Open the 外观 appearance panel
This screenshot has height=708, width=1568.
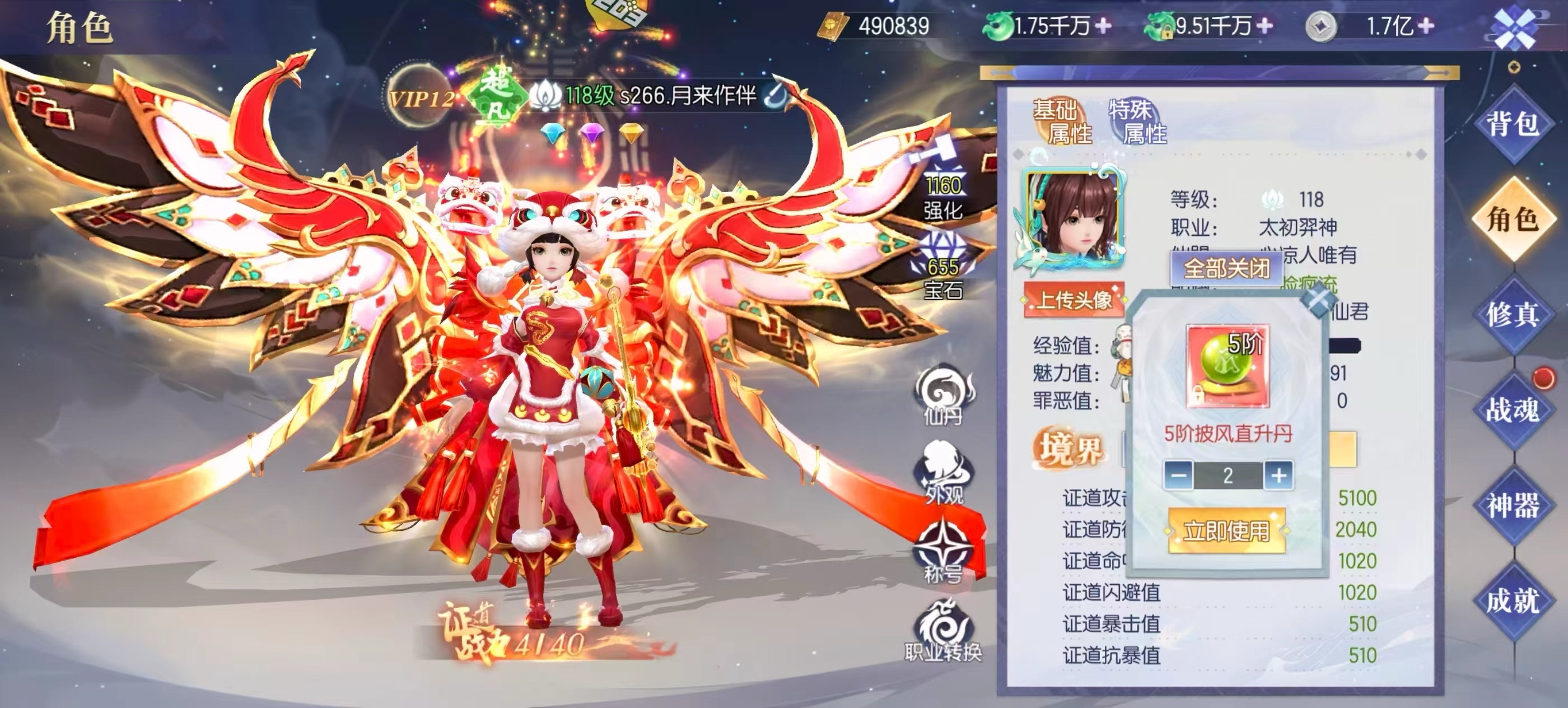[944, 475]
